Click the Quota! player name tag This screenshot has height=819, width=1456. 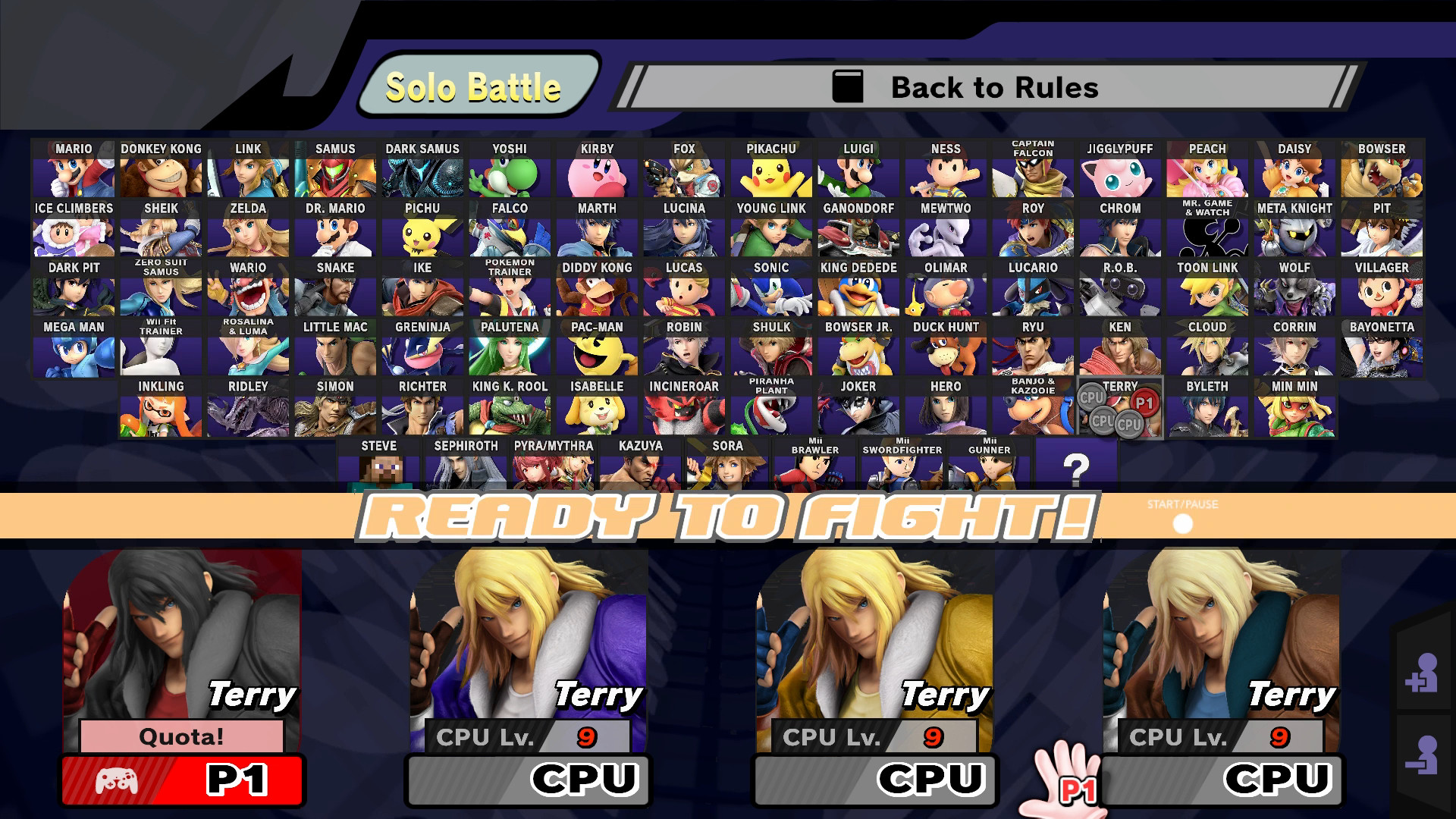pyautogui.click(x=180, y=735)
